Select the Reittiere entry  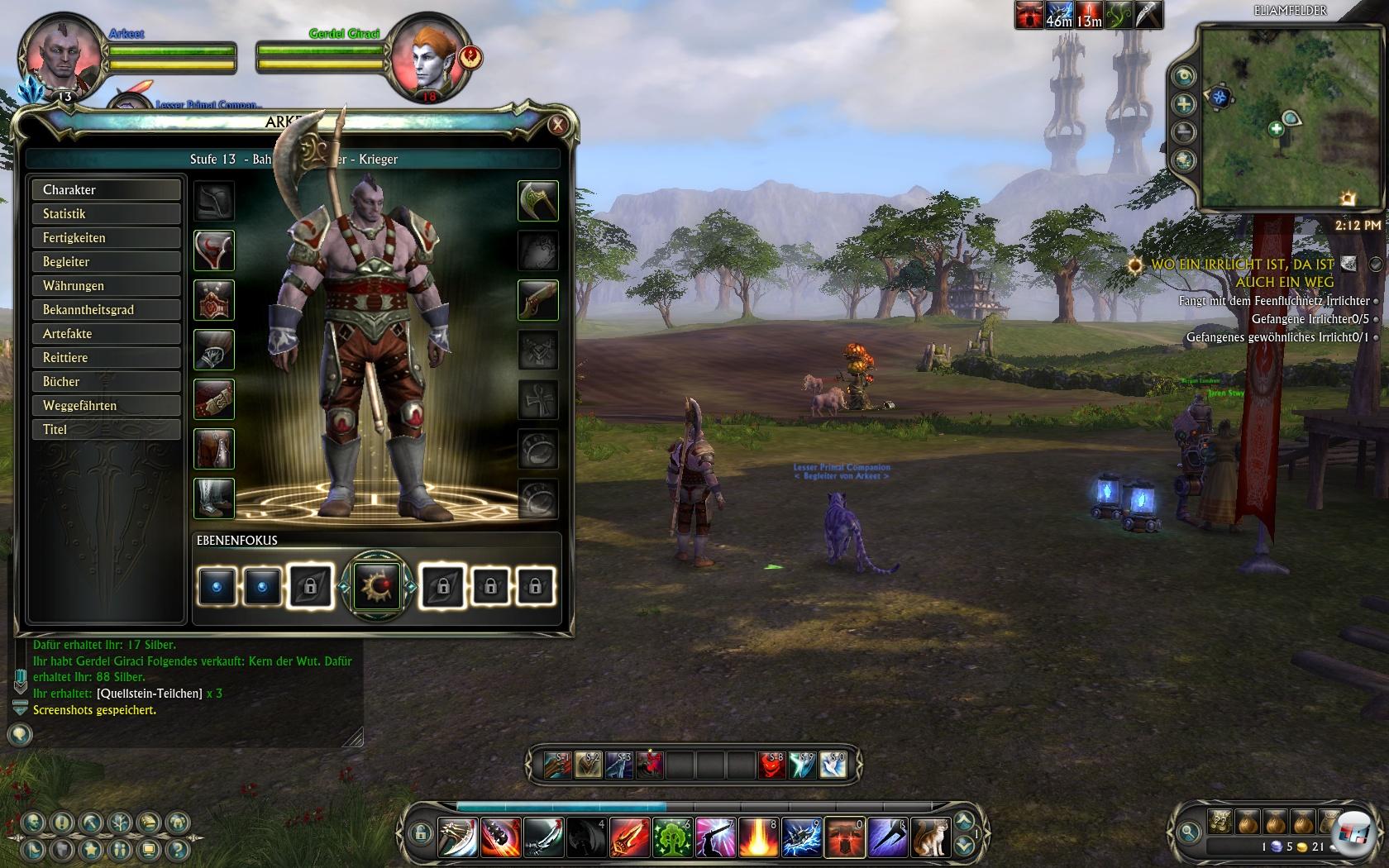(x=106, y=358)
